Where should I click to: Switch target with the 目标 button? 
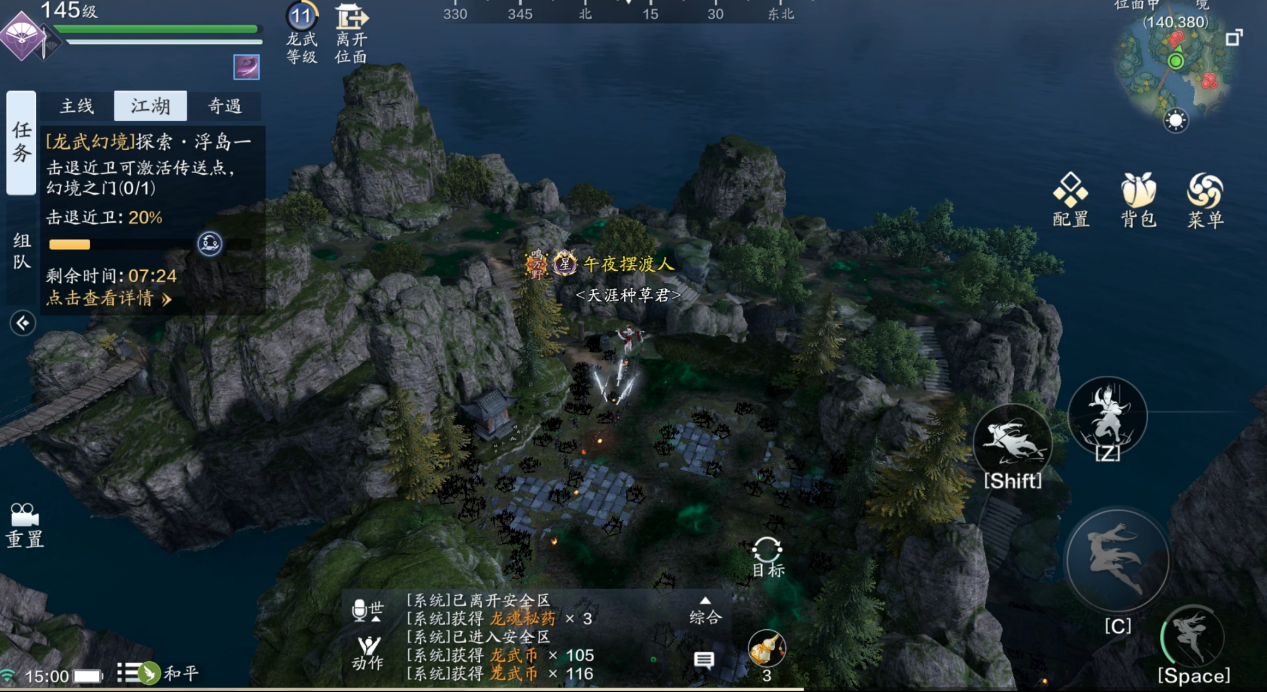pyautogui.click(x=767, y=556)
